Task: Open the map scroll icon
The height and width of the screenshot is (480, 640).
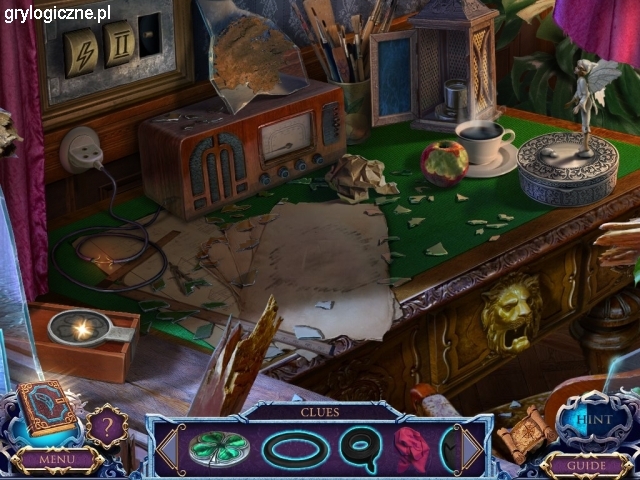Action: [x=522, y=433]
